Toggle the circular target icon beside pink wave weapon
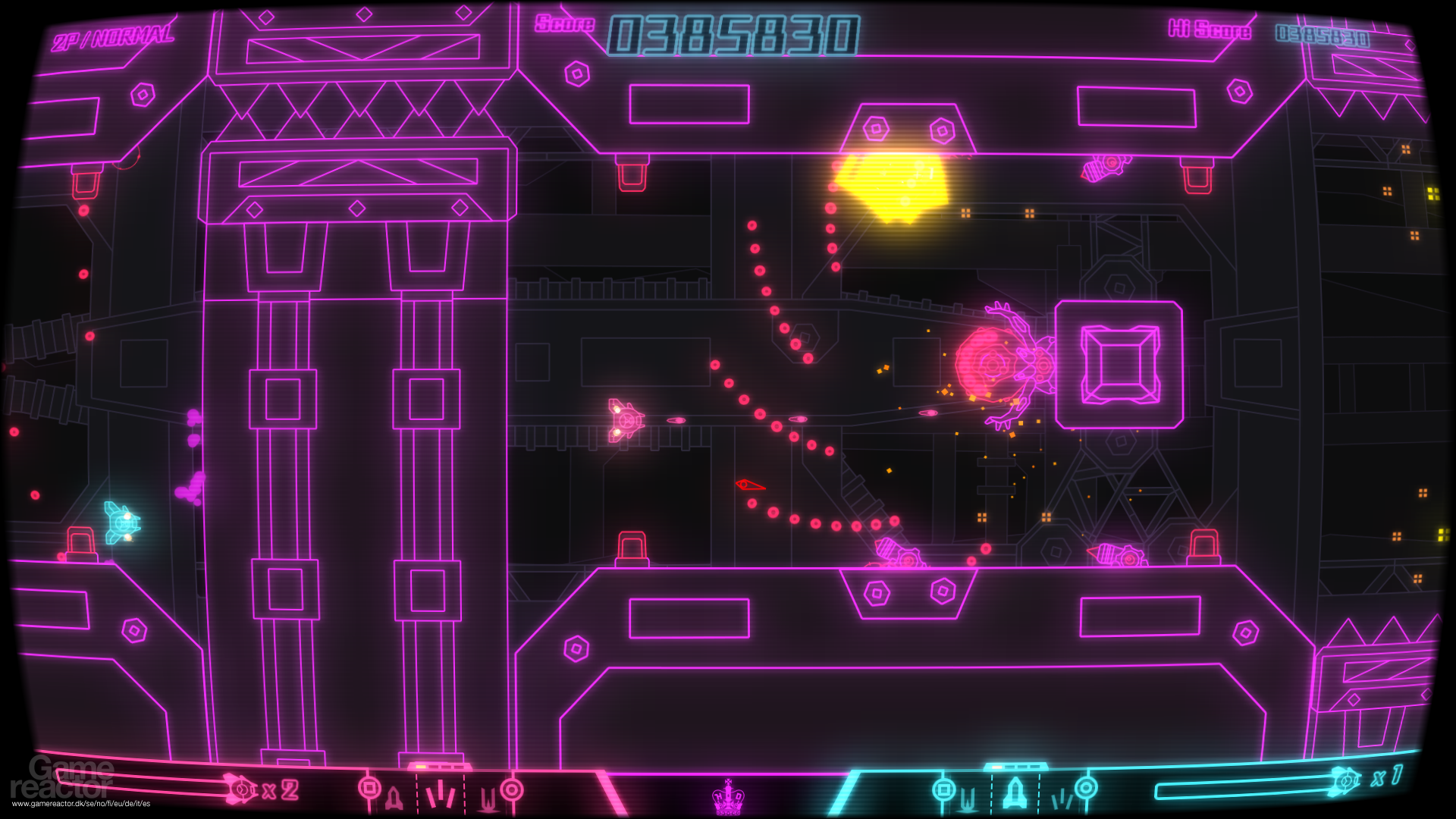The height and width of the screenshot is (819, 1456). (x=512, y=789)
